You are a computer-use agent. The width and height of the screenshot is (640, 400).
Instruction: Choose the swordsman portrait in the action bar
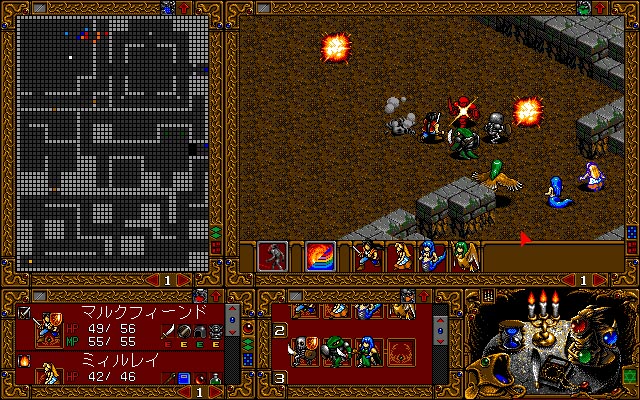pos(369,256)
